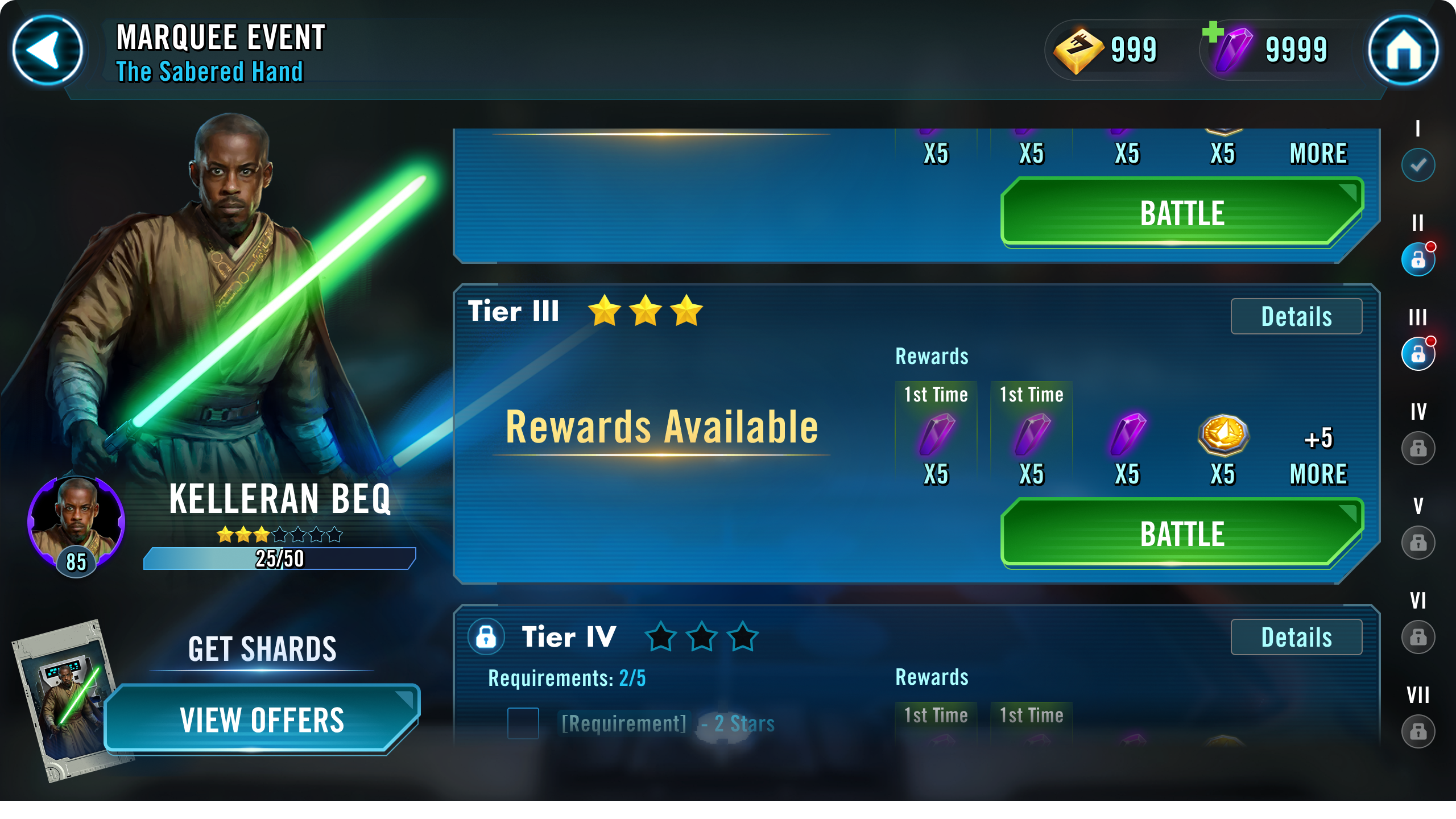1456x819 pixels.
Task: Tick the Tier IV 2 Stars requirement checkbox
Action: point(523,723)
